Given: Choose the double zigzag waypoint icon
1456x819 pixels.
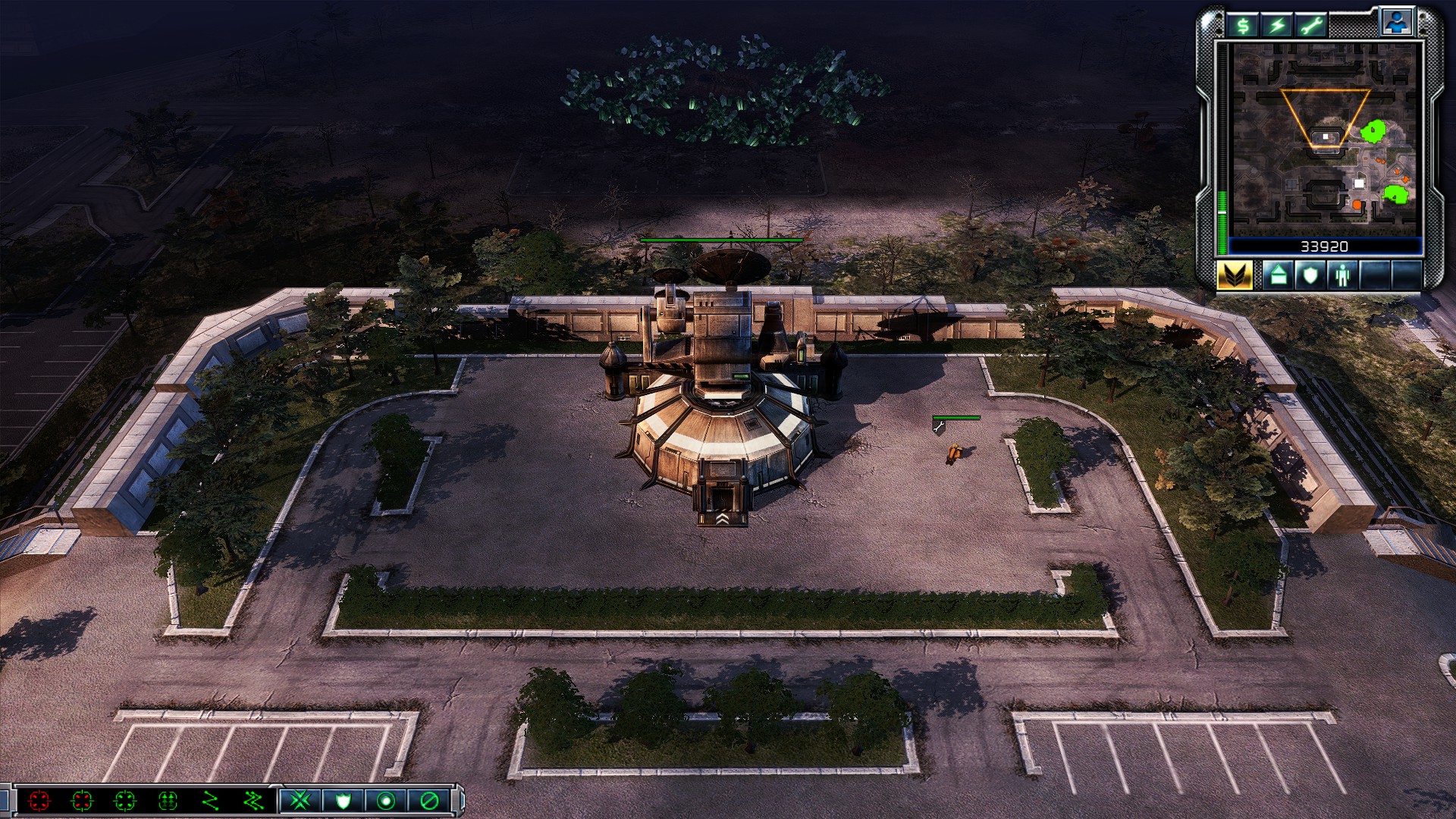Looking at the screenshot, I should pos(254,801).
